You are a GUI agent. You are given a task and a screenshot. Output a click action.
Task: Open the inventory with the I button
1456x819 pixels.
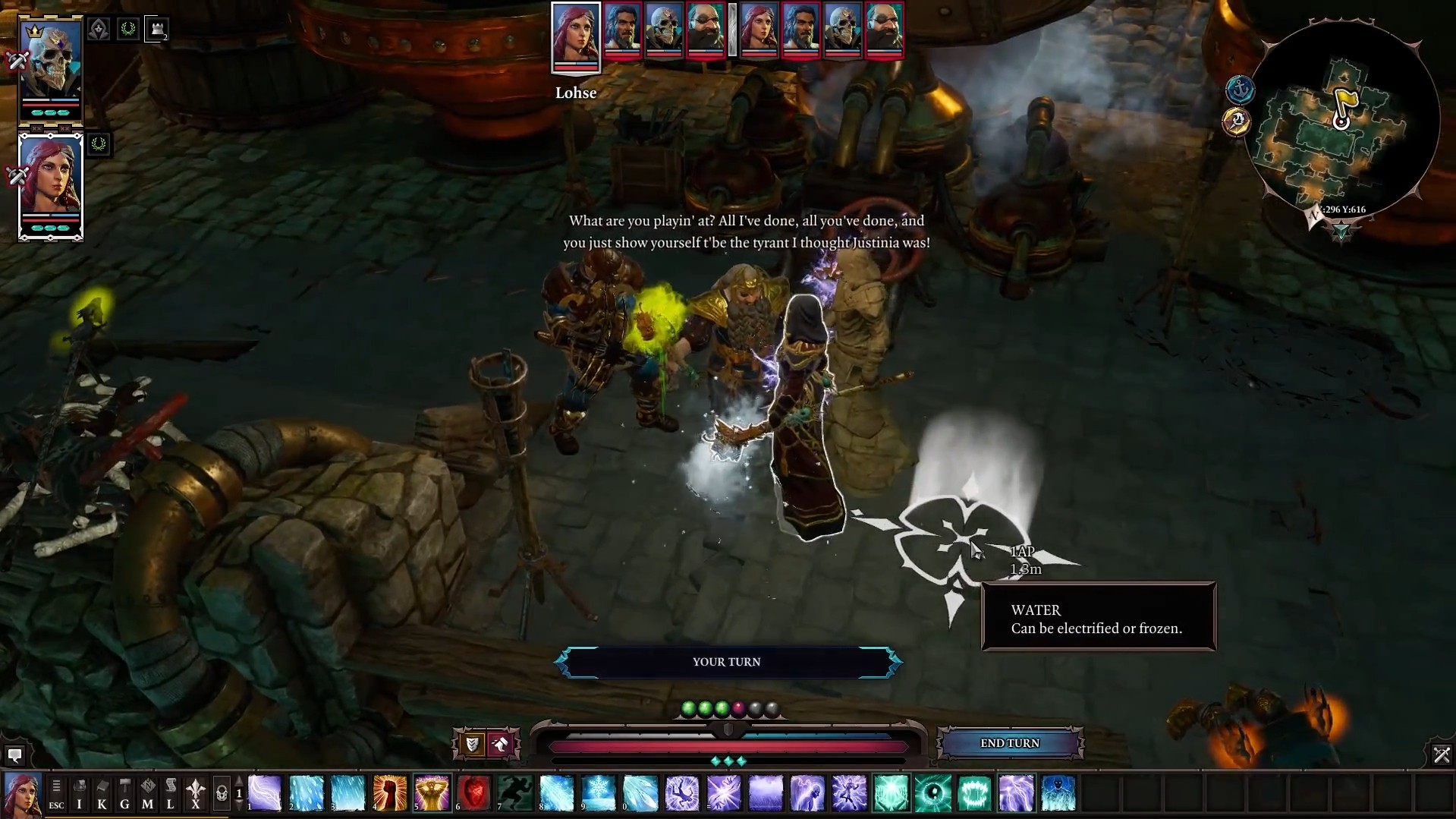79,793
